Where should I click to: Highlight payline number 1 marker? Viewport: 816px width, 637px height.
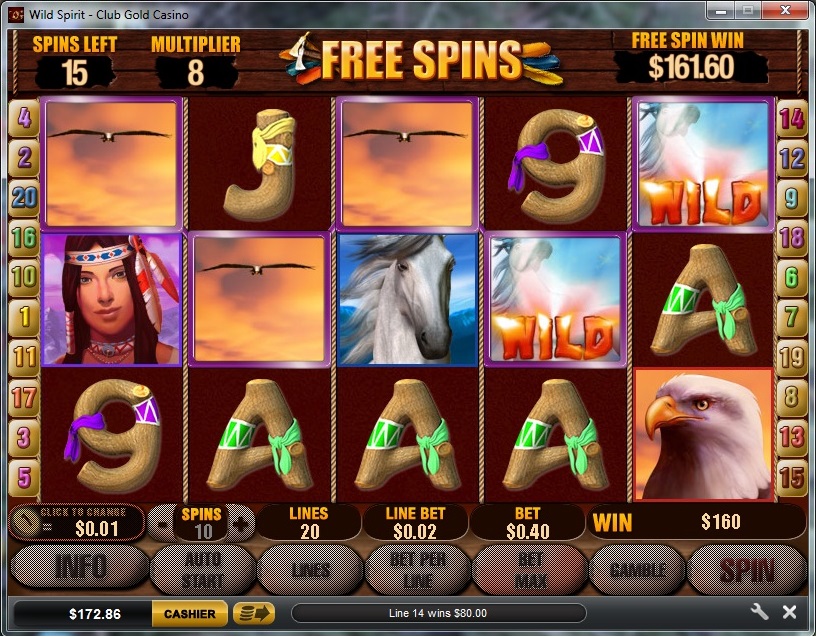(24, 316)
